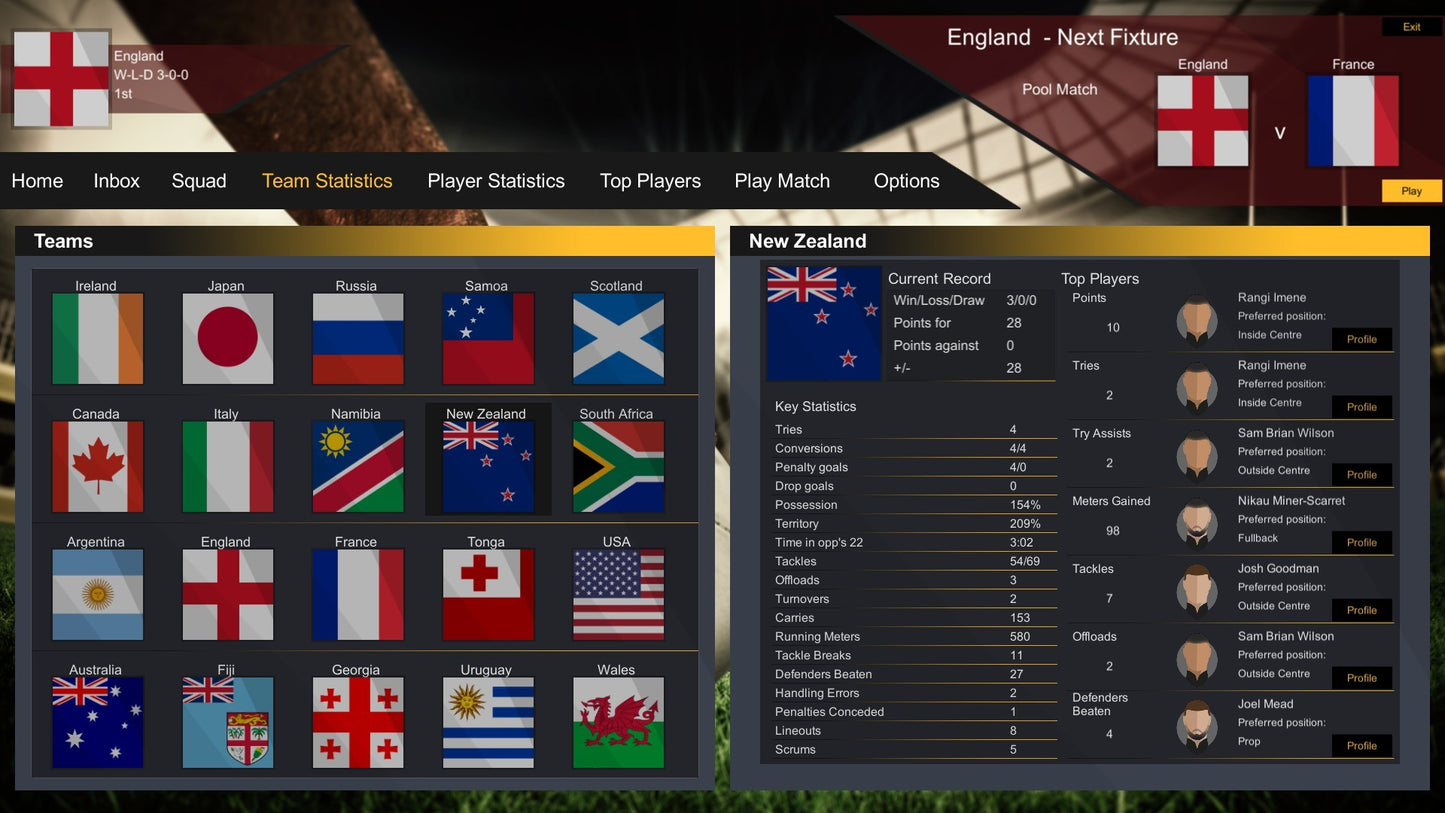1445x813 pixels.
Task: Click the France flag in Next Fixture panel
Action: coord(1353,120)
